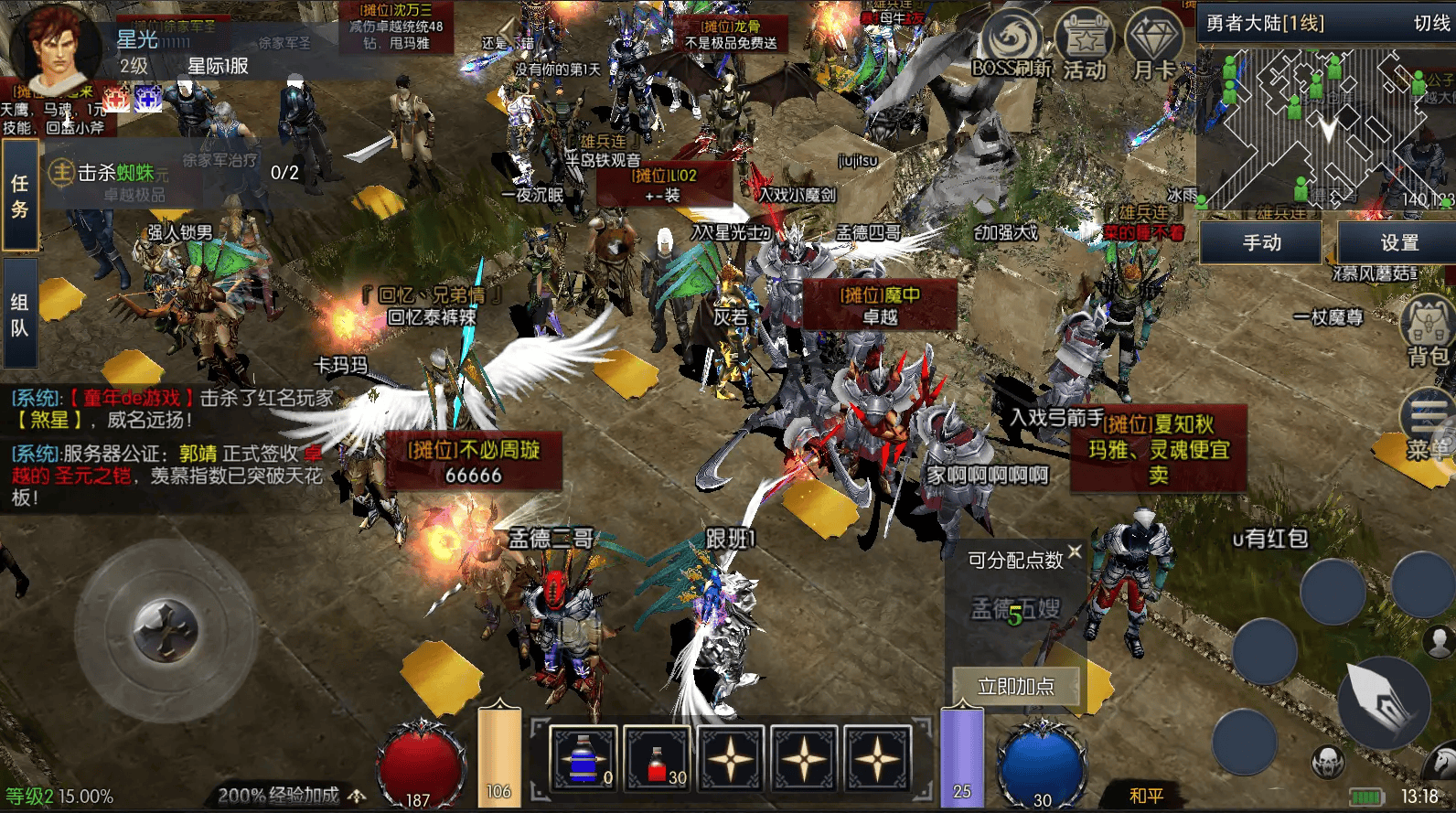This screenshot has width=1456, height=813.
Task: Close the 可分配点数 popup
Action: pos(1075,551)
